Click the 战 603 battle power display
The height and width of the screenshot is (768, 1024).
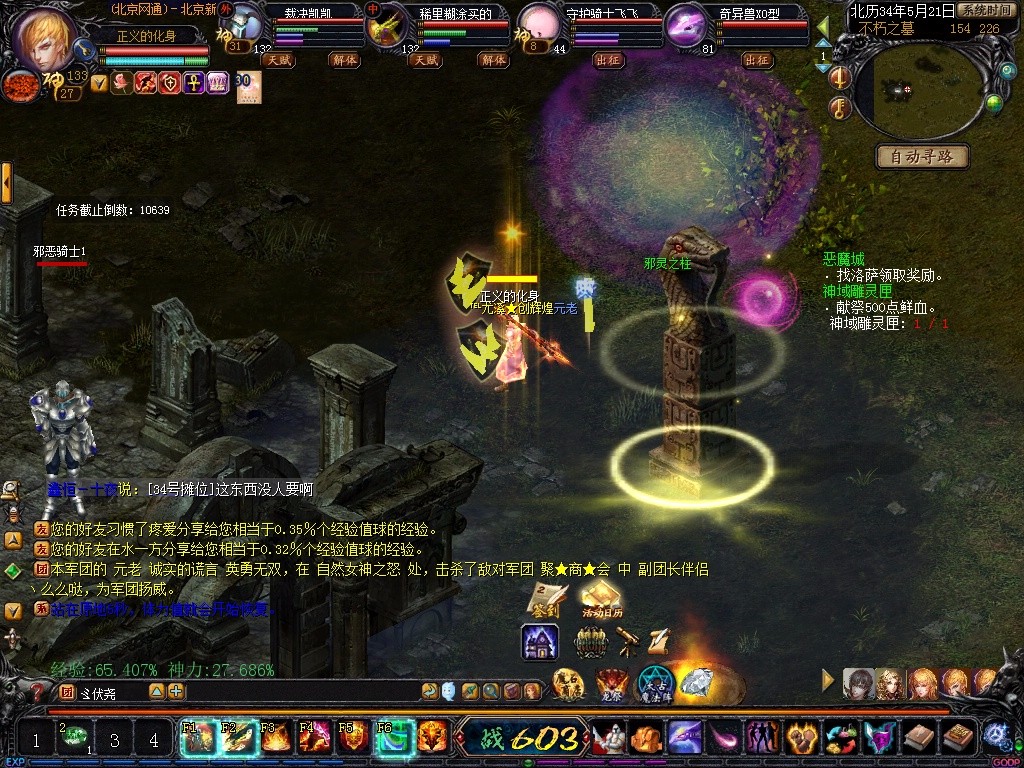pos(530,739)
